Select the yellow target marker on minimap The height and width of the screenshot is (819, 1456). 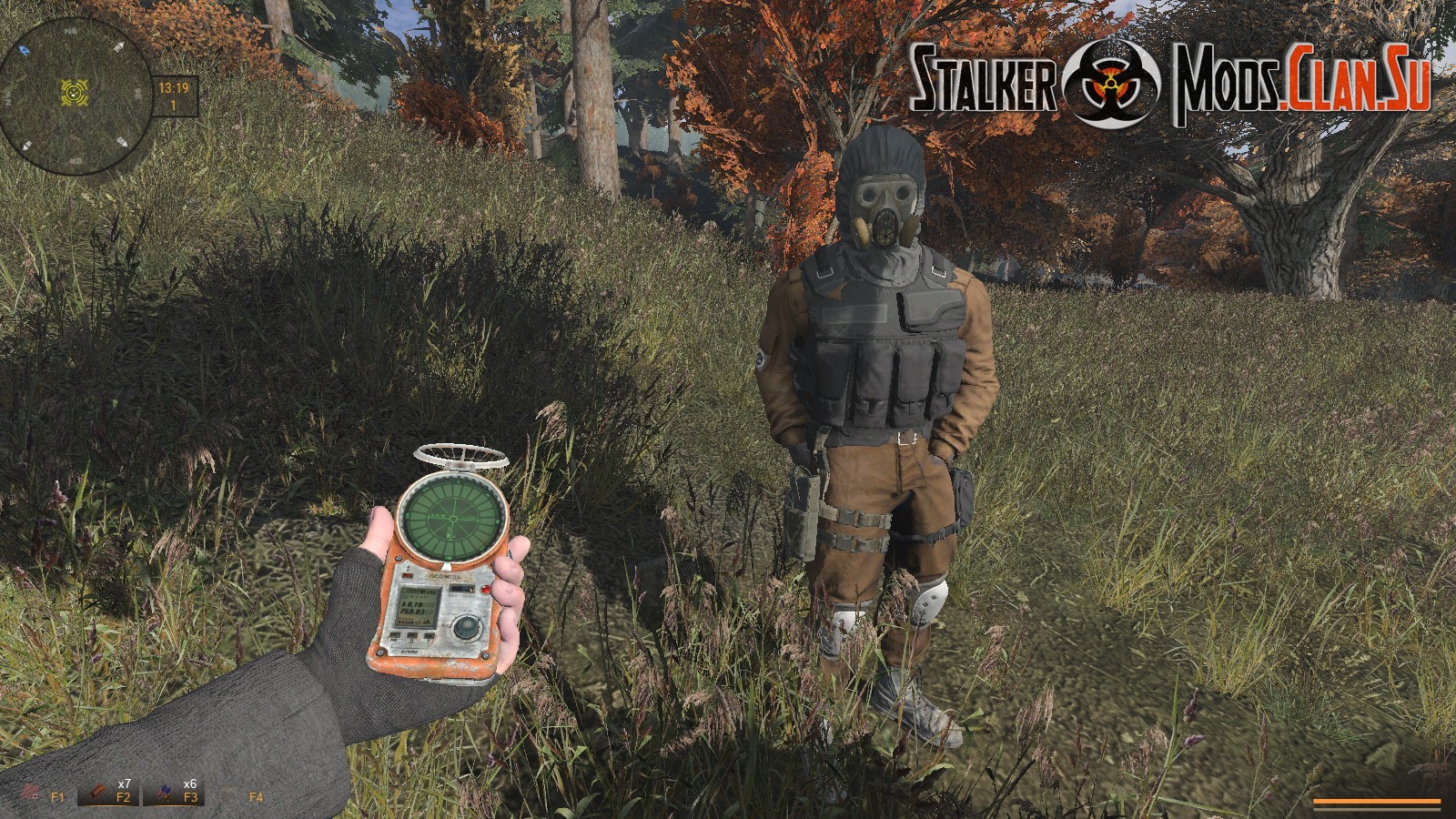point(73,91)
